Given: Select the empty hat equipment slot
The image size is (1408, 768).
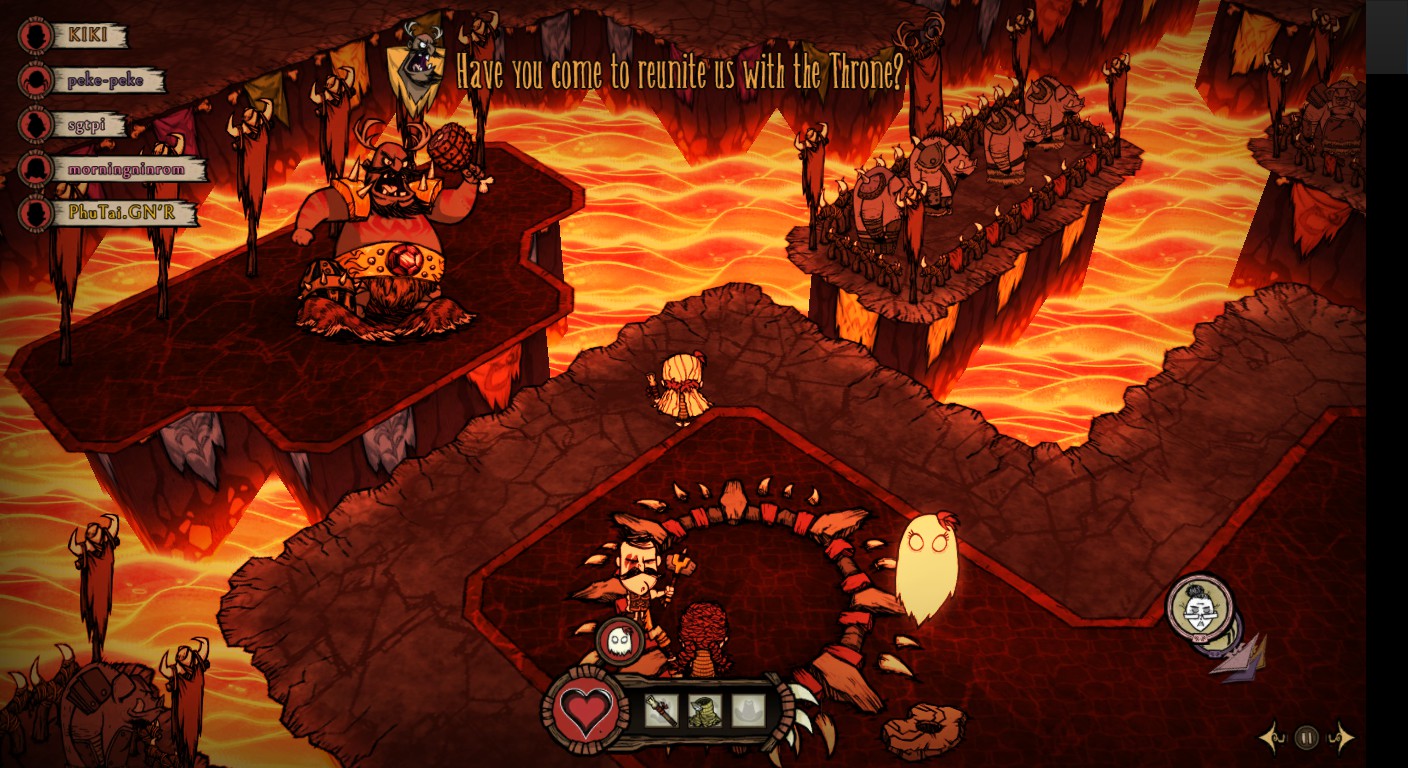Looking at the screenshot, I should click(x=747, y=710).
